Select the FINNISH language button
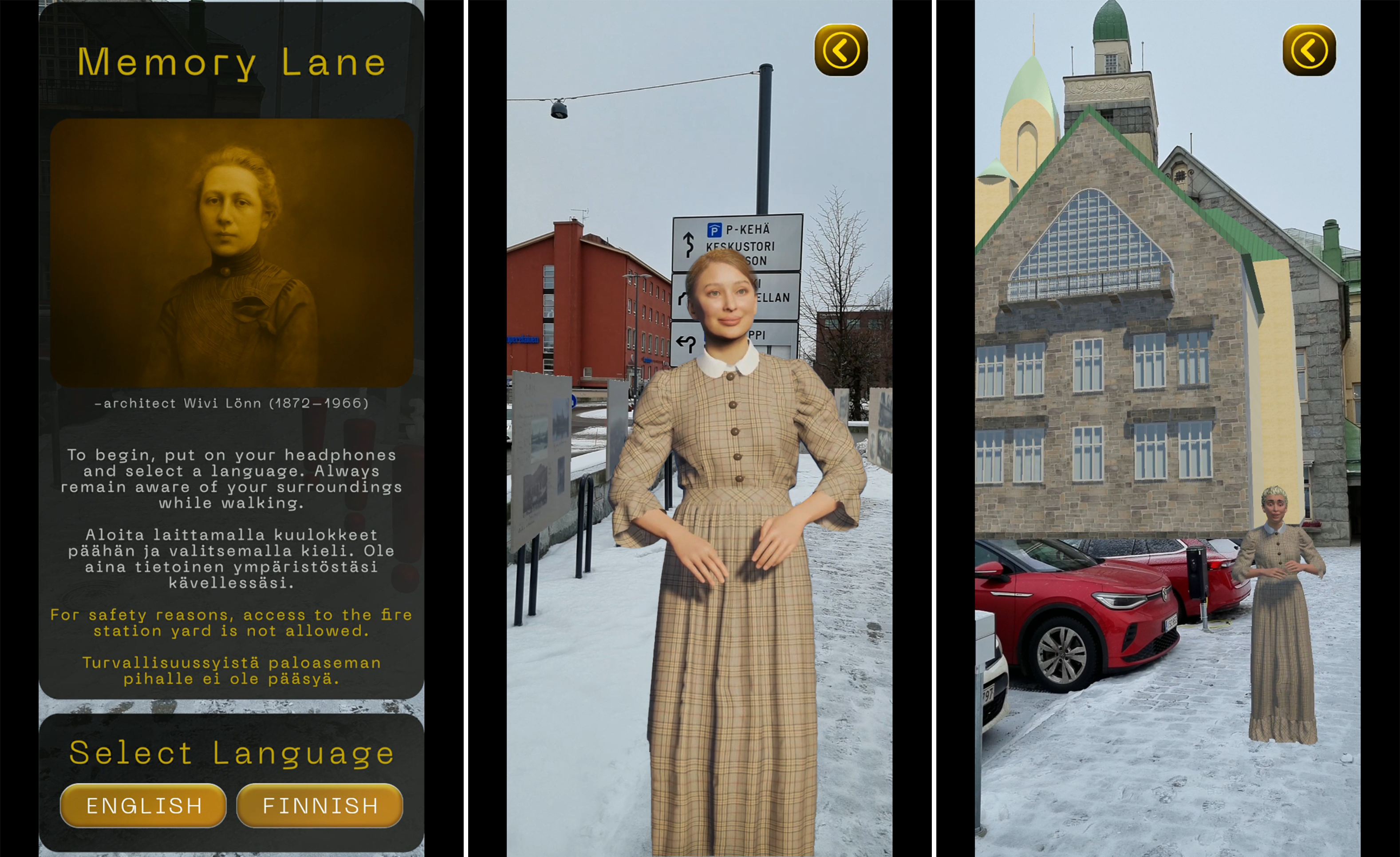 (320, 805)
